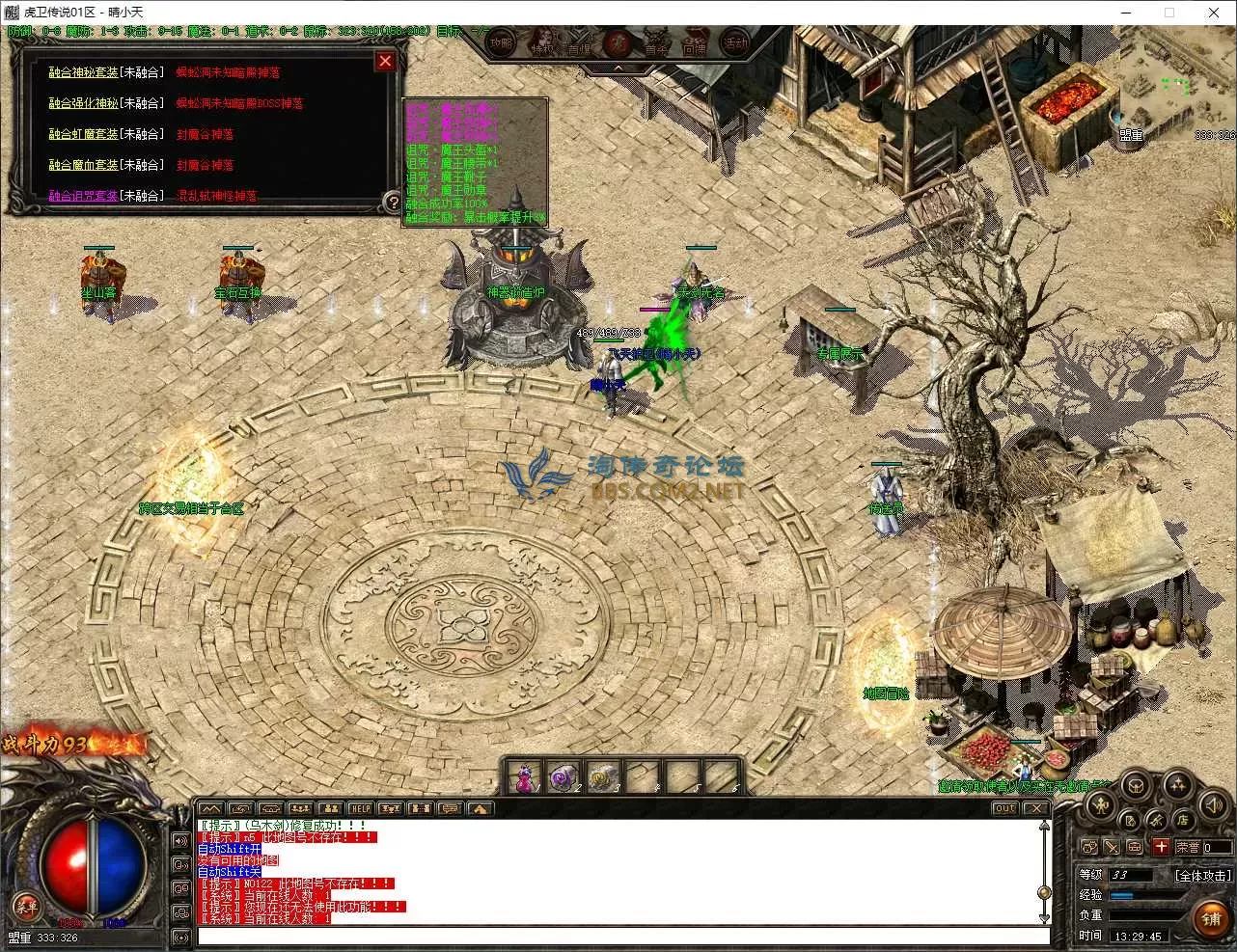Screen dimensions: 1237x952
Task: Close the fusion set panel
Action: [x=385, y=62]
